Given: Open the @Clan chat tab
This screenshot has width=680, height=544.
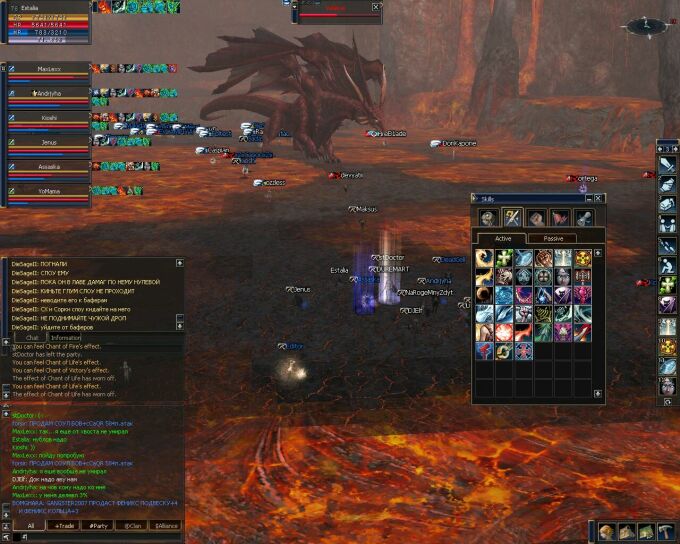Looking at the screenshot, I should point(131,525).
